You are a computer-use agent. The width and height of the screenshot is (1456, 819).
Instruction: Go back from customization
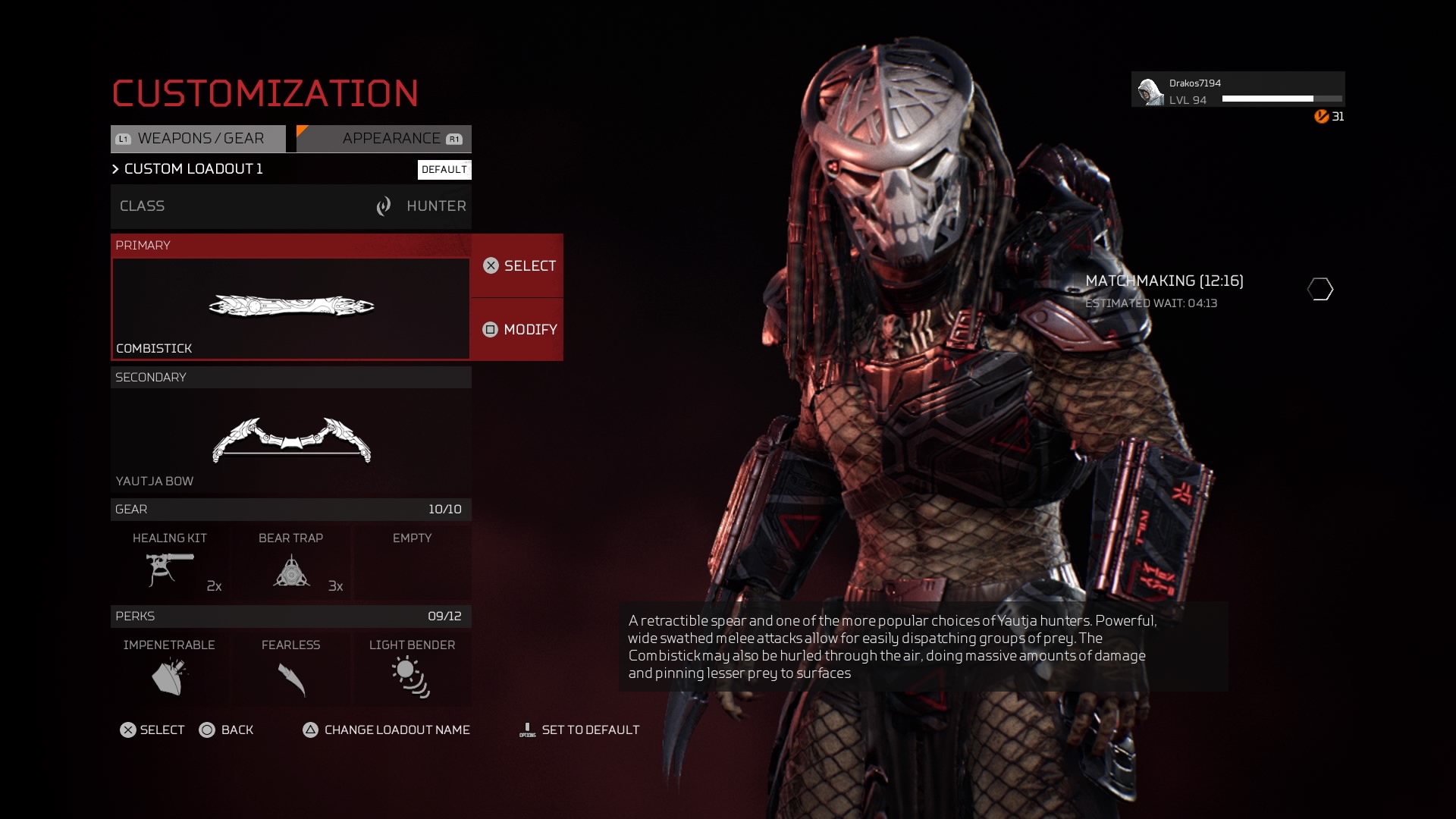[226, 730]
